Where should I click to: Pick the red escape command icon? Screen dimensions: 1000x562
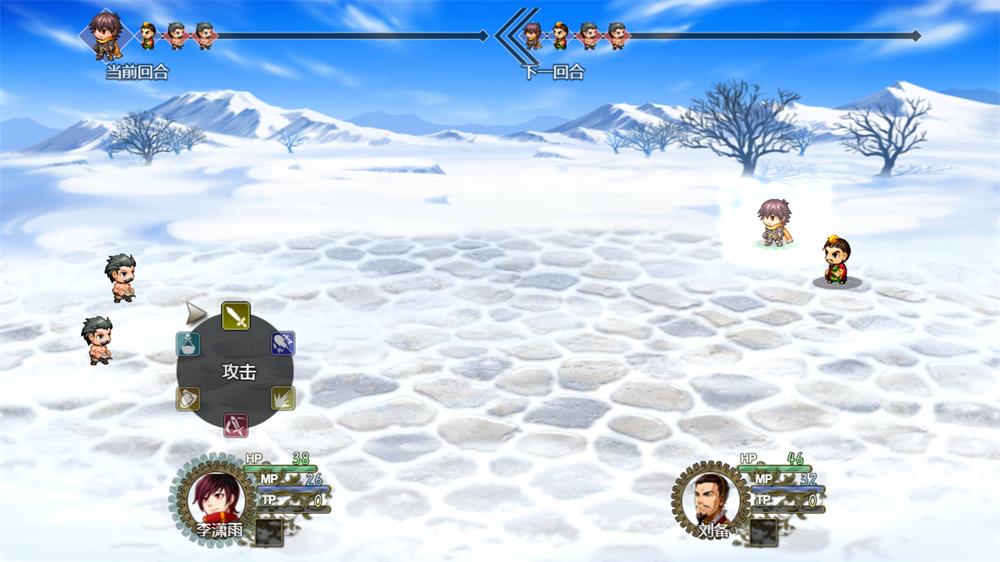(236, 425)
